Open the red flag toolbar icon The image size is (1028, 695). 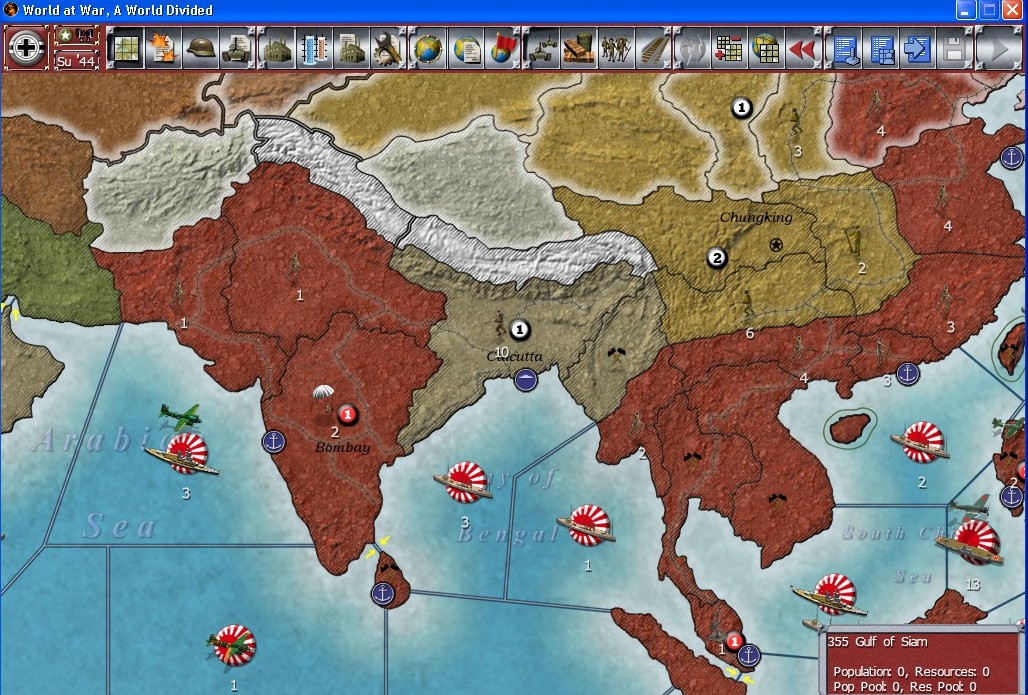(x=501, y=48)
